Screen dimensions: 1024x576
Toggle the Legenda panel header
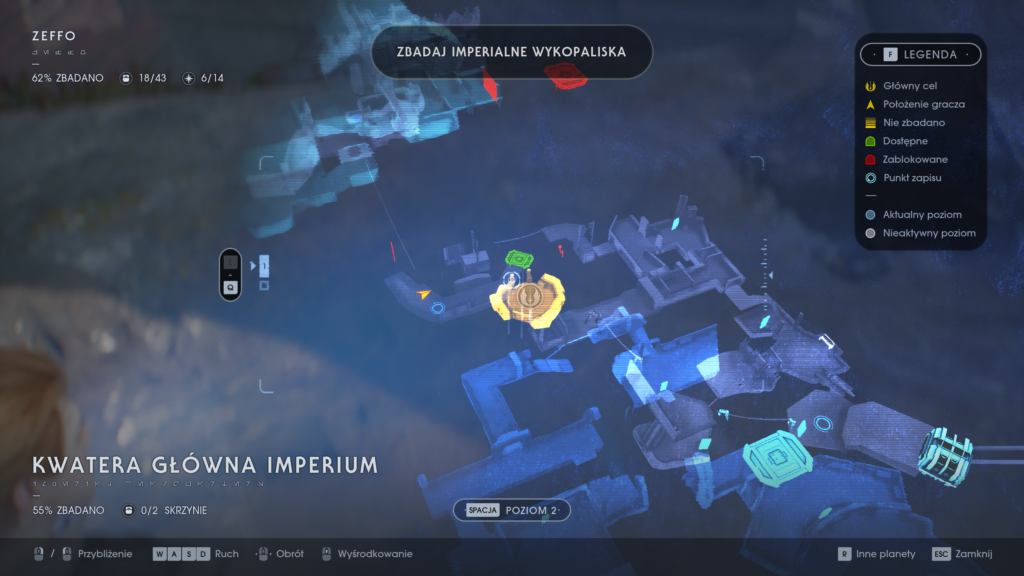(919, 54)
